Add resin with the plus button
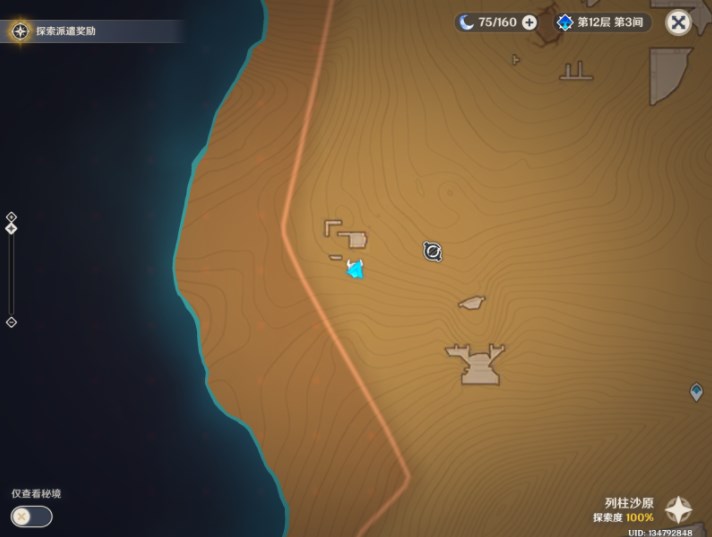This screenshot has width=712, height=537. pos(529,22)
